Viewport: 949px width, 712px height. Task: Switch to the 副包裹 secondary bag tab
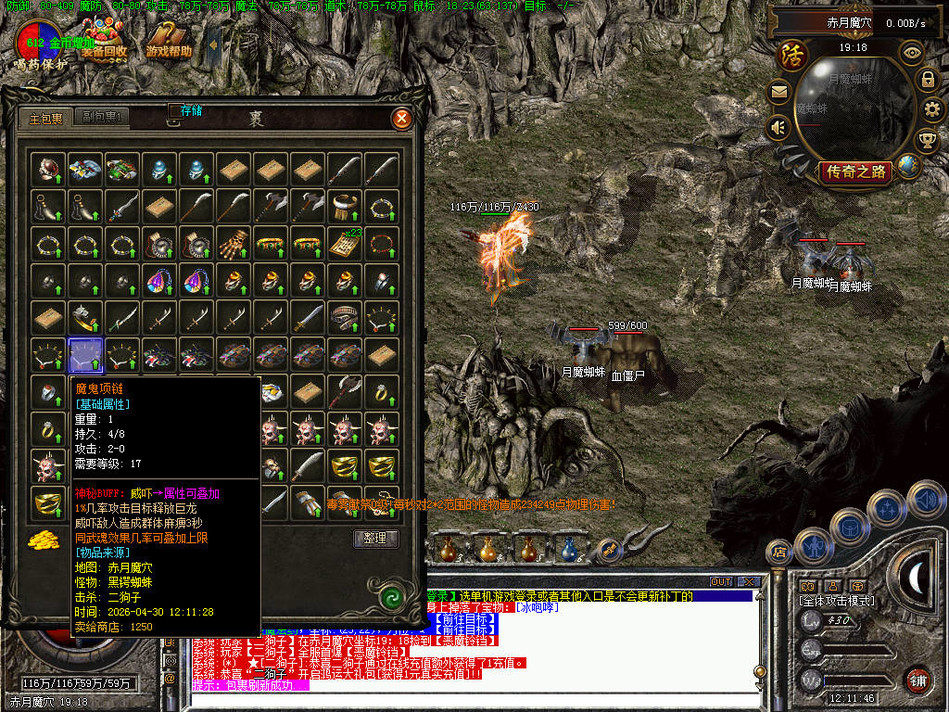click(103, 117)
